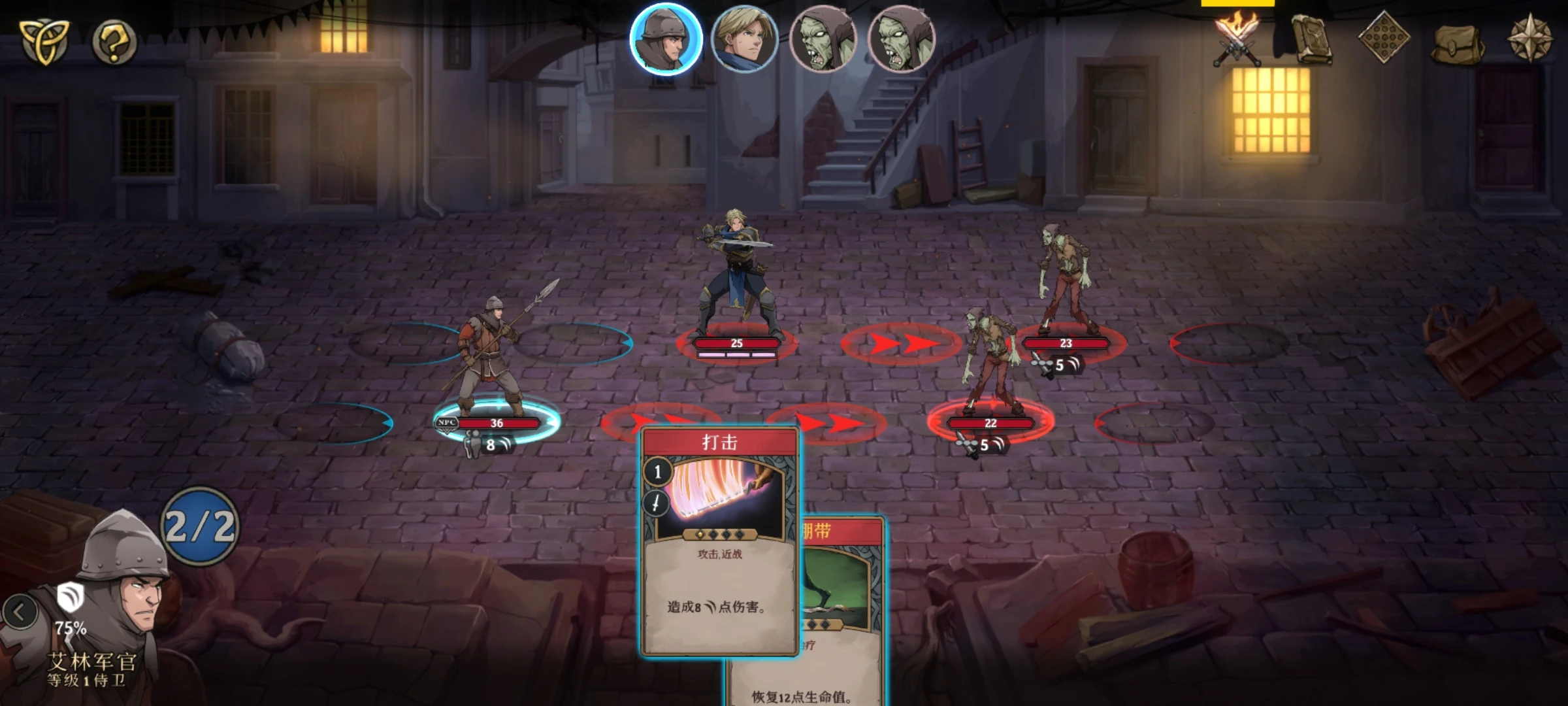Select the helmeted guard turn portrait
Image resolution: width=1568 pixels, height=706 pixels.
tap(666, 39)
